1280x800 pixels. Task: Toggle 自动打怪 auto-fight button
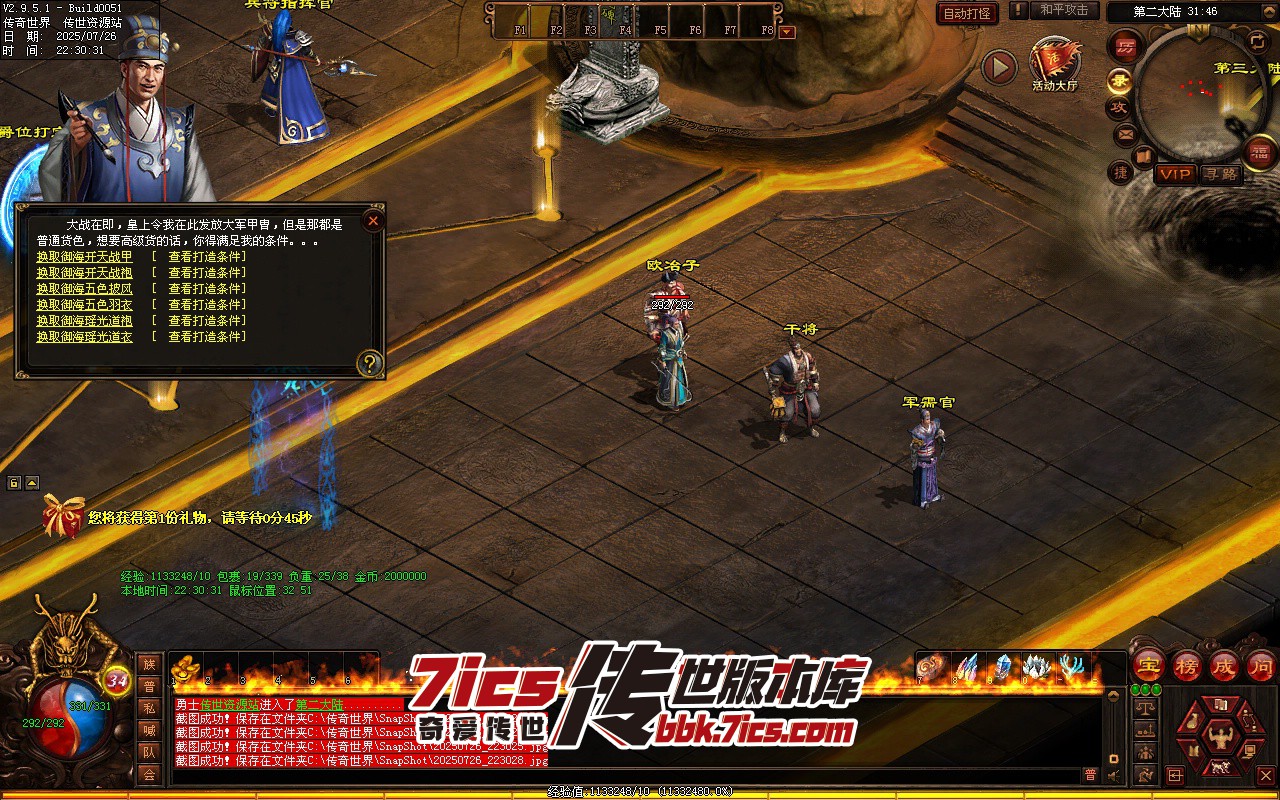pos(967,13)
